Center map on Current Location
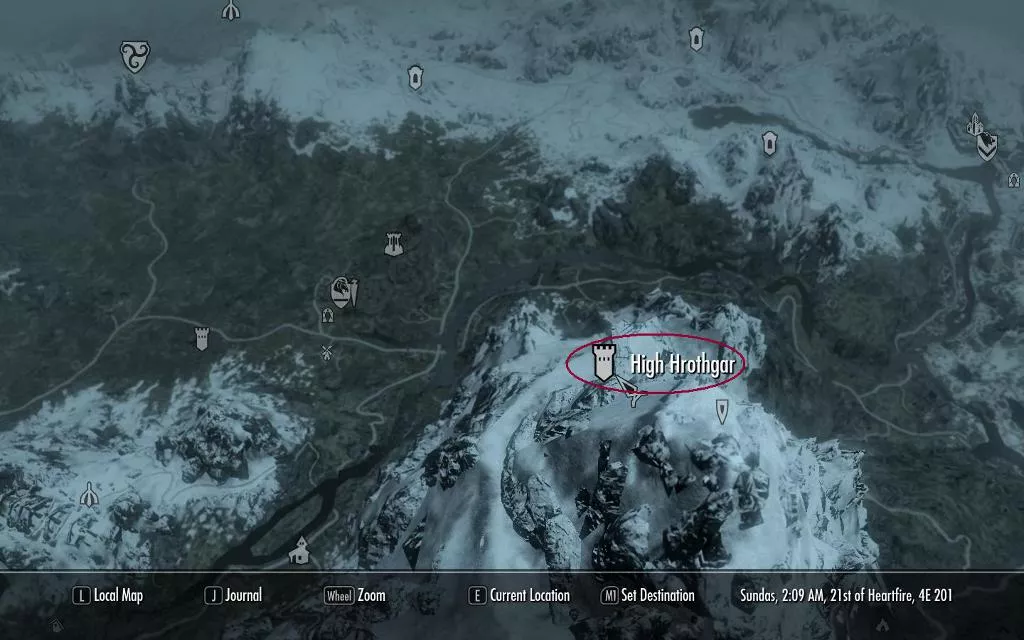 [x=520, y=596]
